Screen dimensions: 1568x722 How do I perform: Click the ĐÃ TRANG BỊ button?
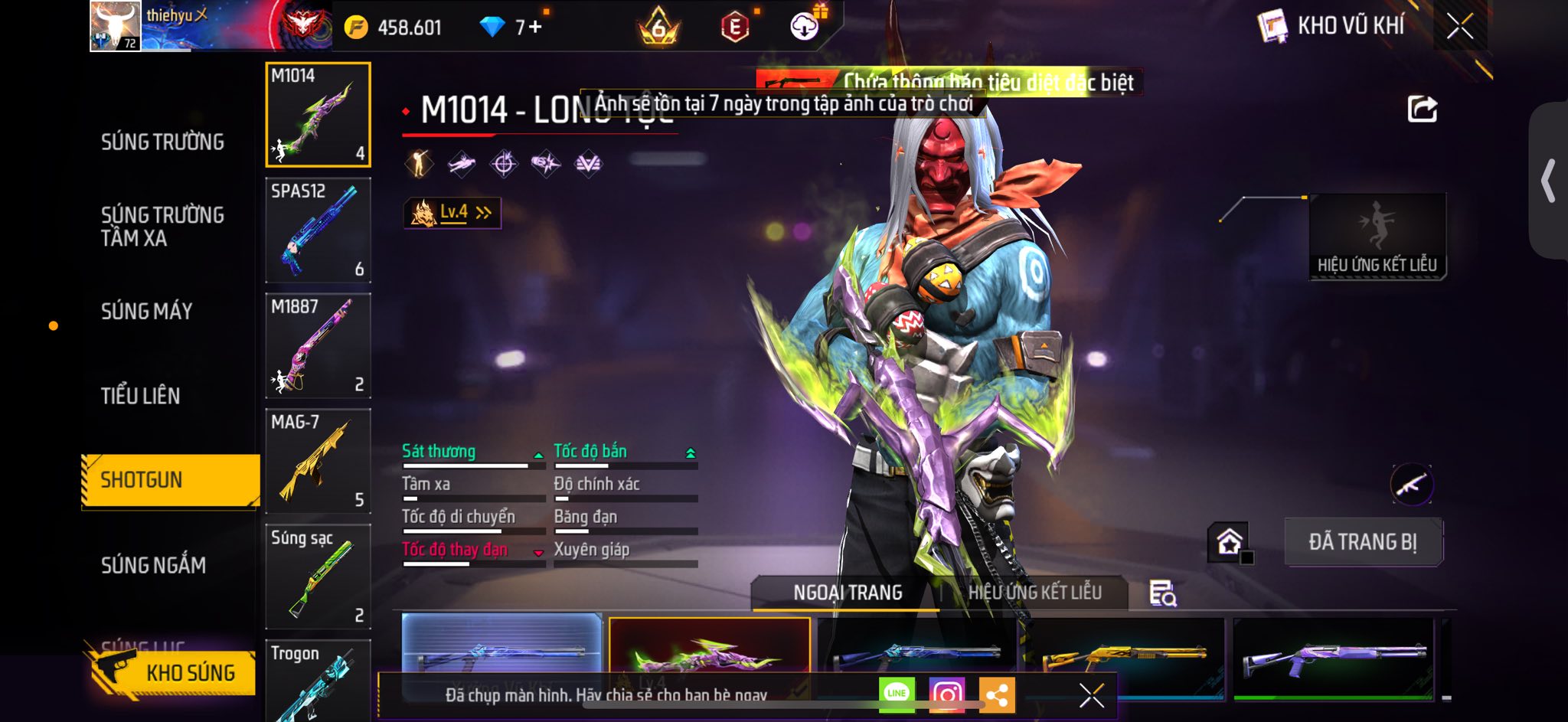[x=1363, y=542]
